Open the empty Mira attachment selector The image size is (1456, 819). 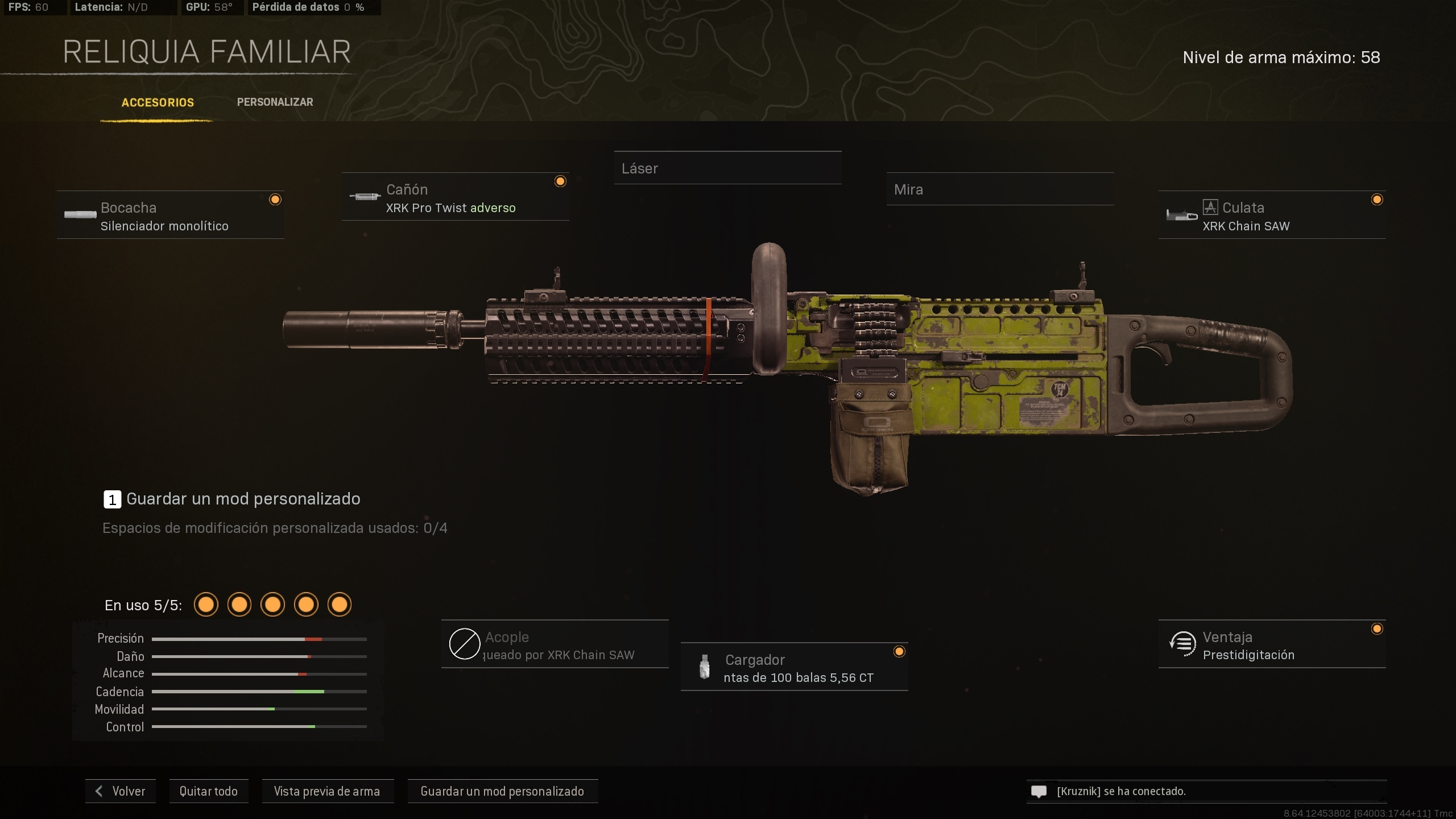(x=1000, y=189)
